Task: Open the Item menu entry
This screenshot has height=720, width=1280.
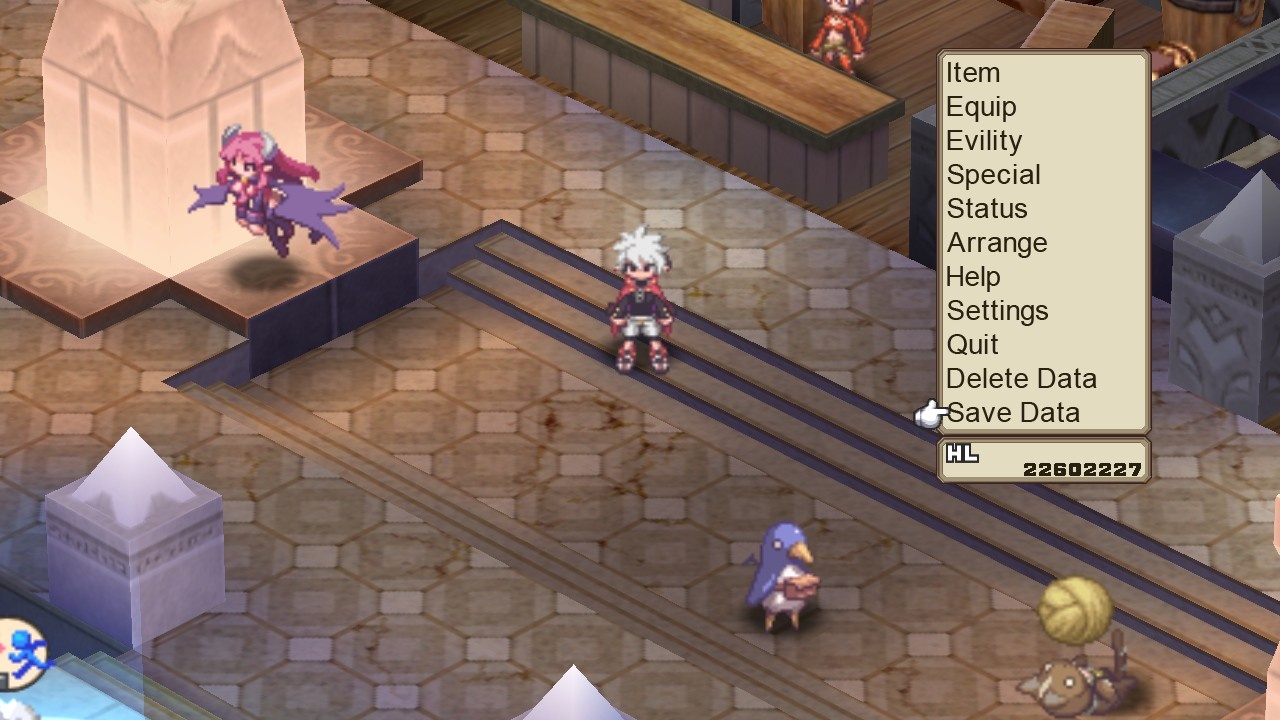Action: click(973, 73)
